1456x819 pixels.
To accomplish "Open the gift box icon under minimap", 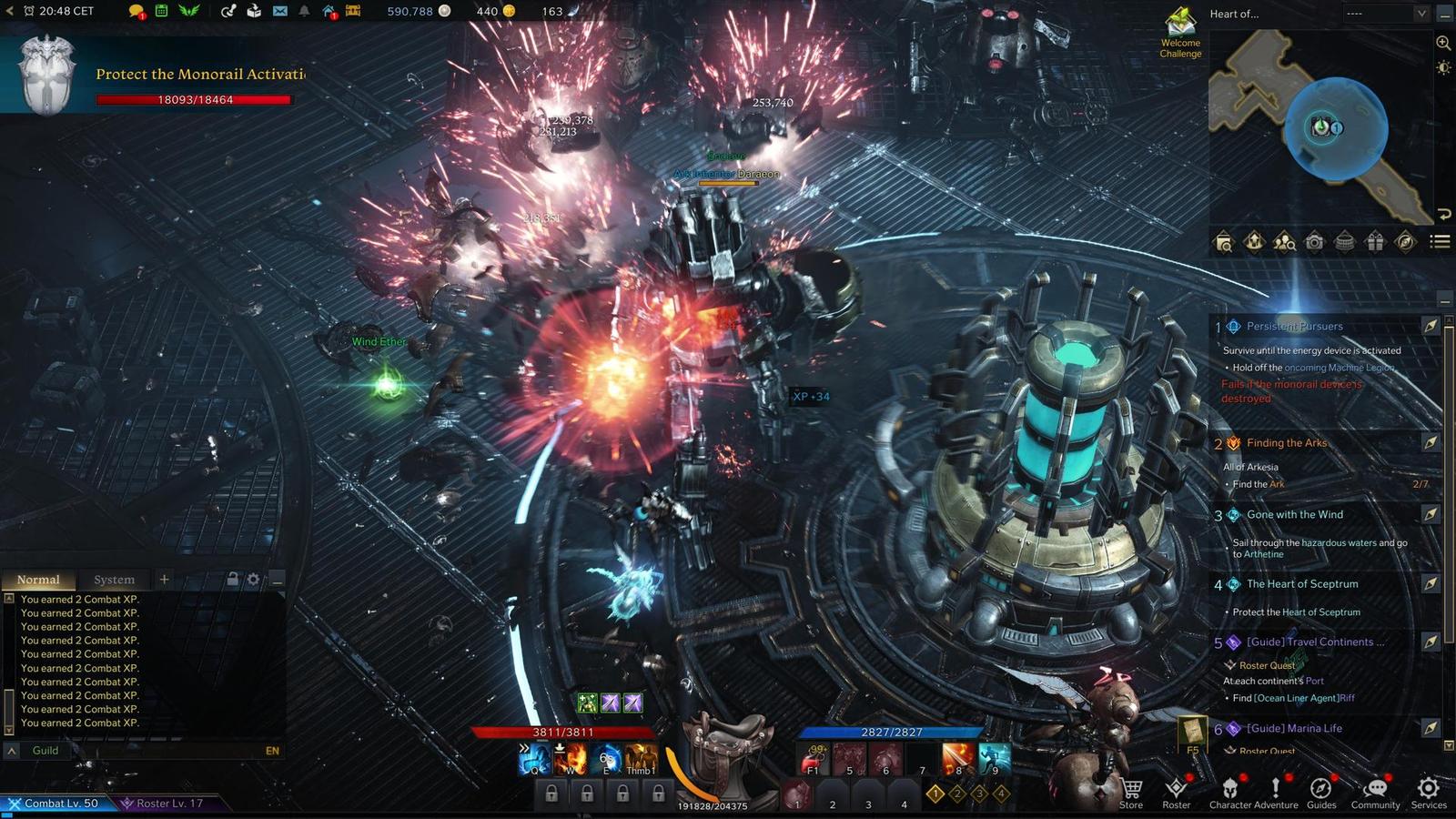I will coord(1375,242).
